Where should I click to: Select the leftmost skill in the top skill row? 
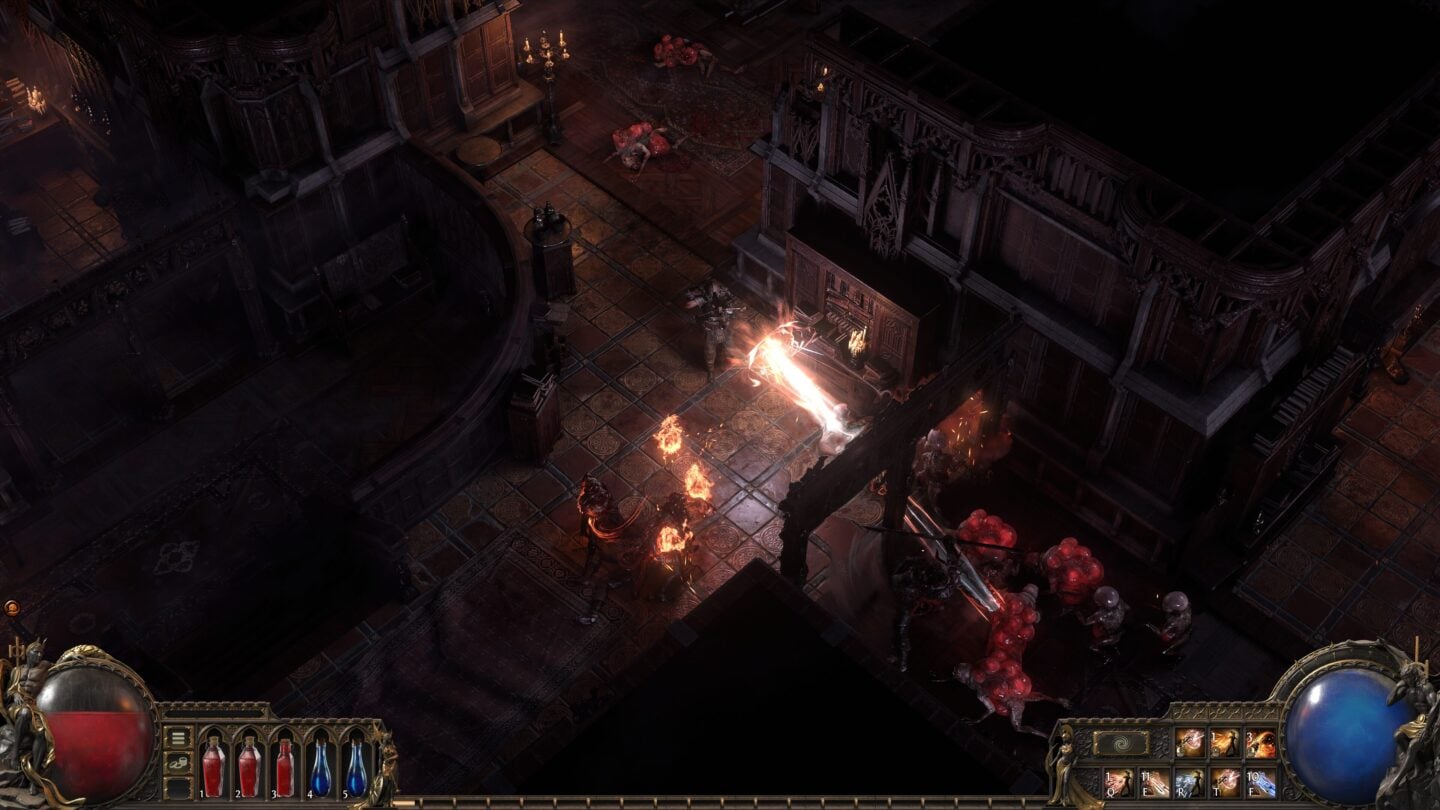click(x=1189, y=741)
